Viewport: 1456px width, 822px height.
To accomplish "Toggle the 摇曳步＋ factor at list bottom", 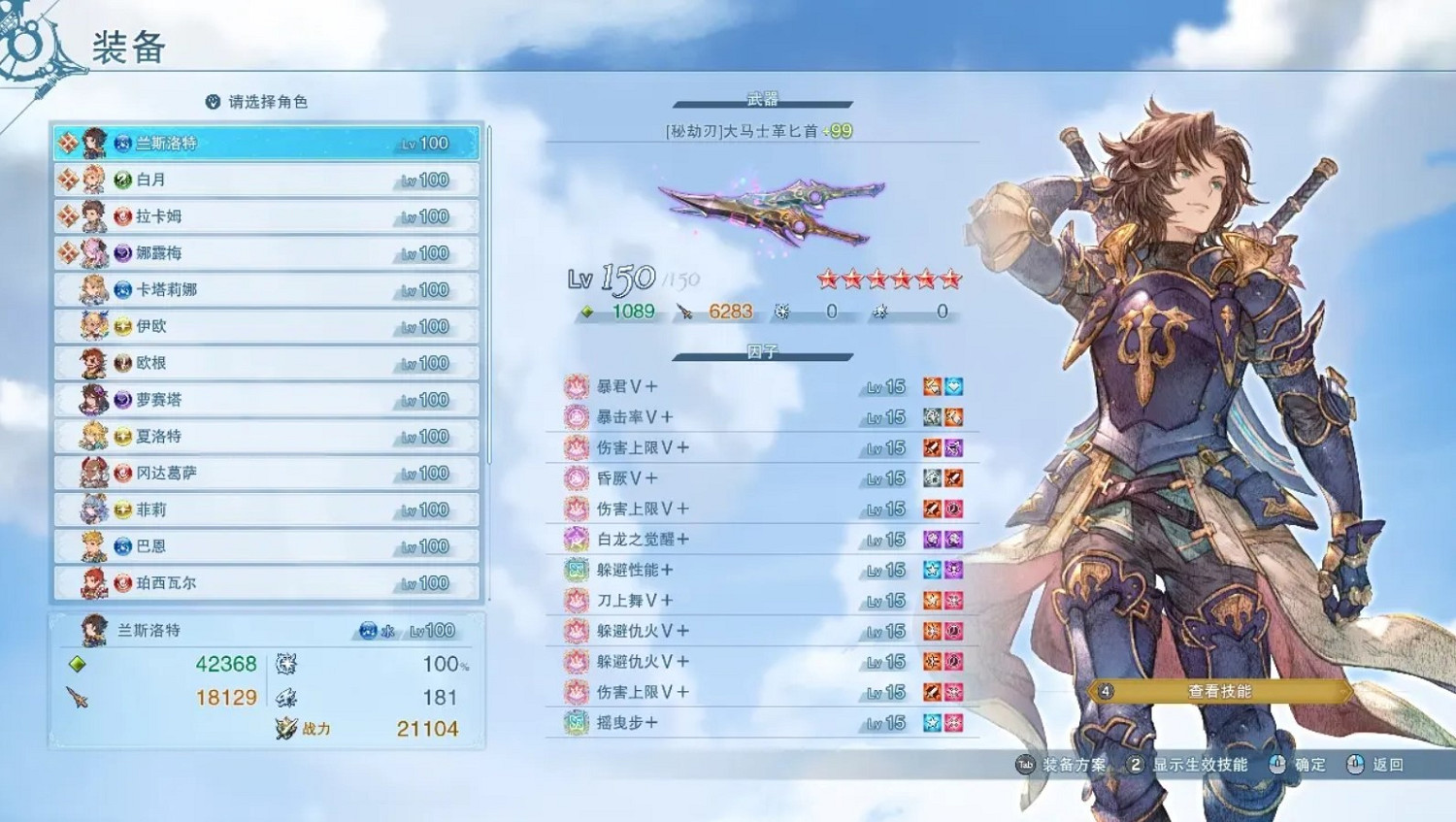I will pos(576,723).
